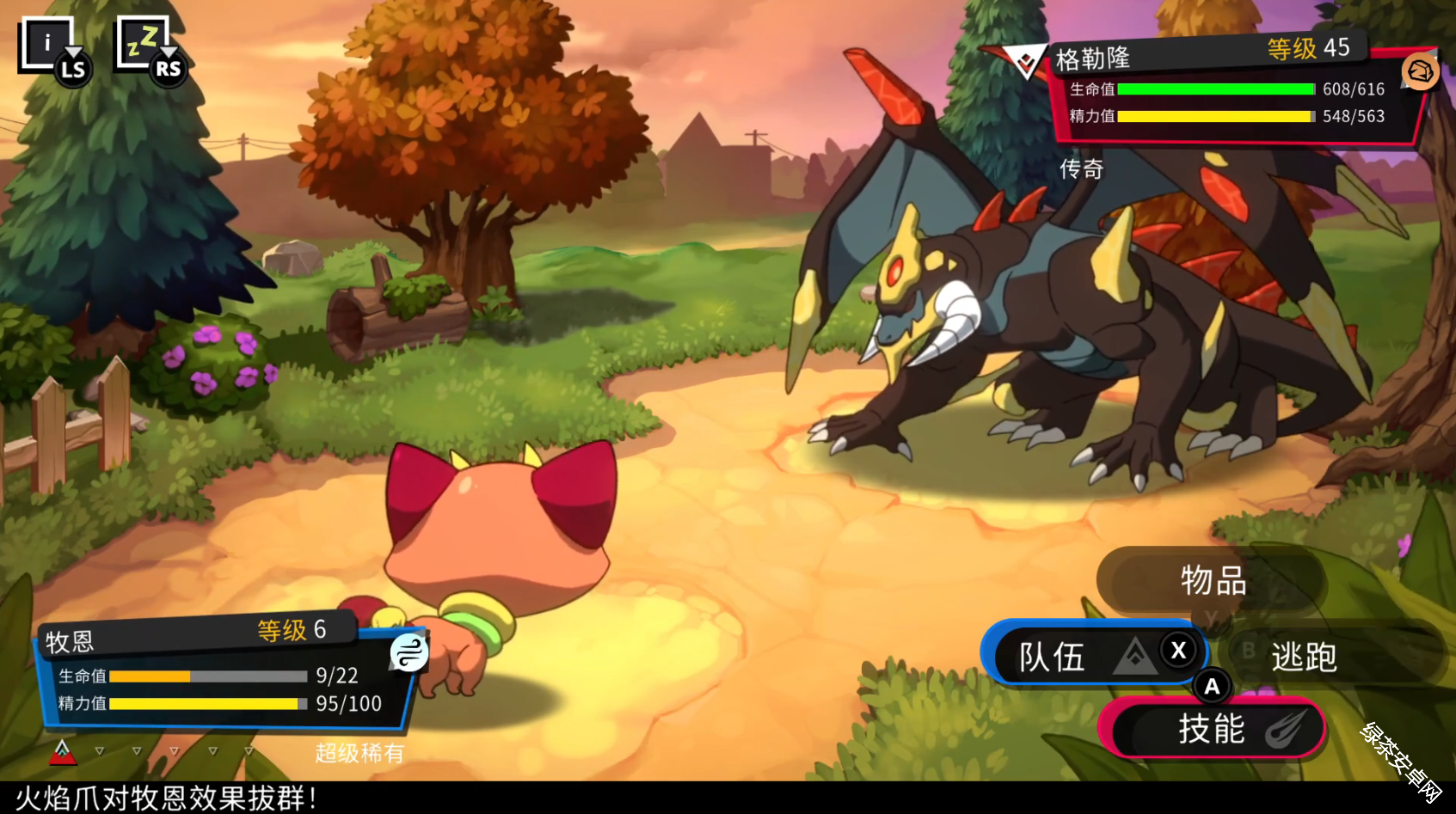This screenshot has height=814, width=1456.
Task: Select the 技能 skills command
Action: pos(1212,730)
